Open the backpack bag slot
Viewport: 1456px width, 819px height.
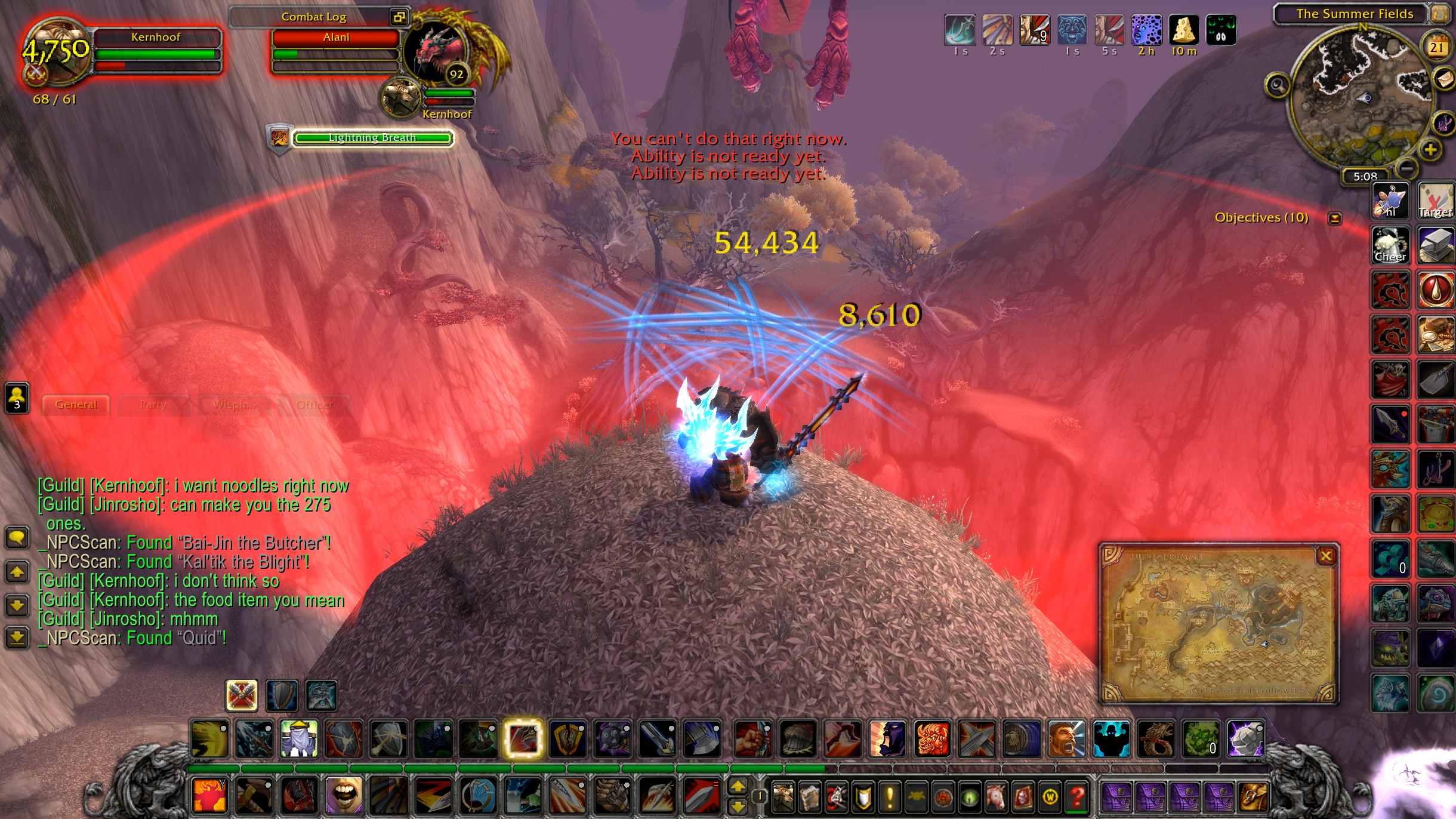tap(1253, 796)
